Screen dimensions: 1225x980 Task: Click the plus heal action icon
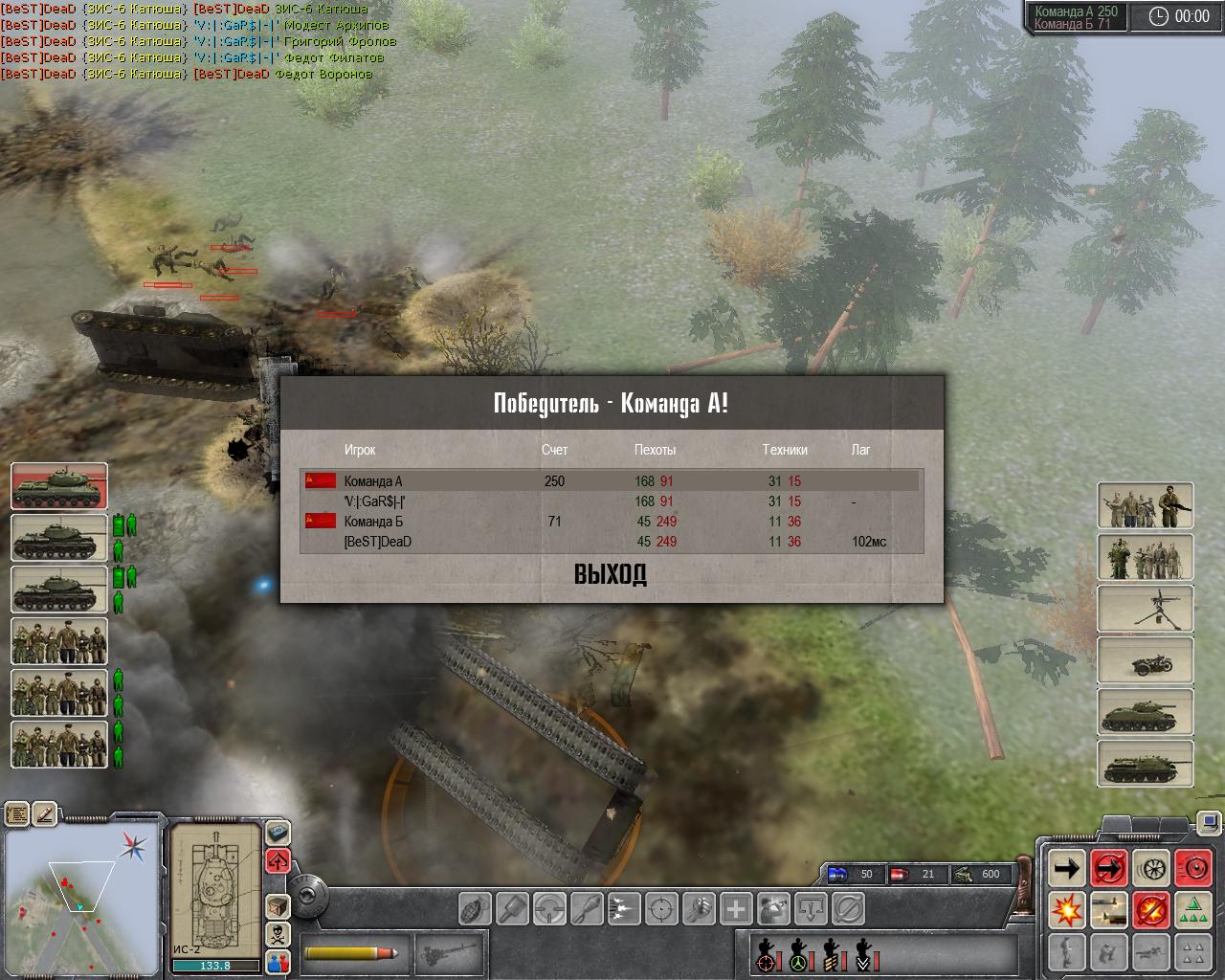pyautogui.click(x=736, y=907)
